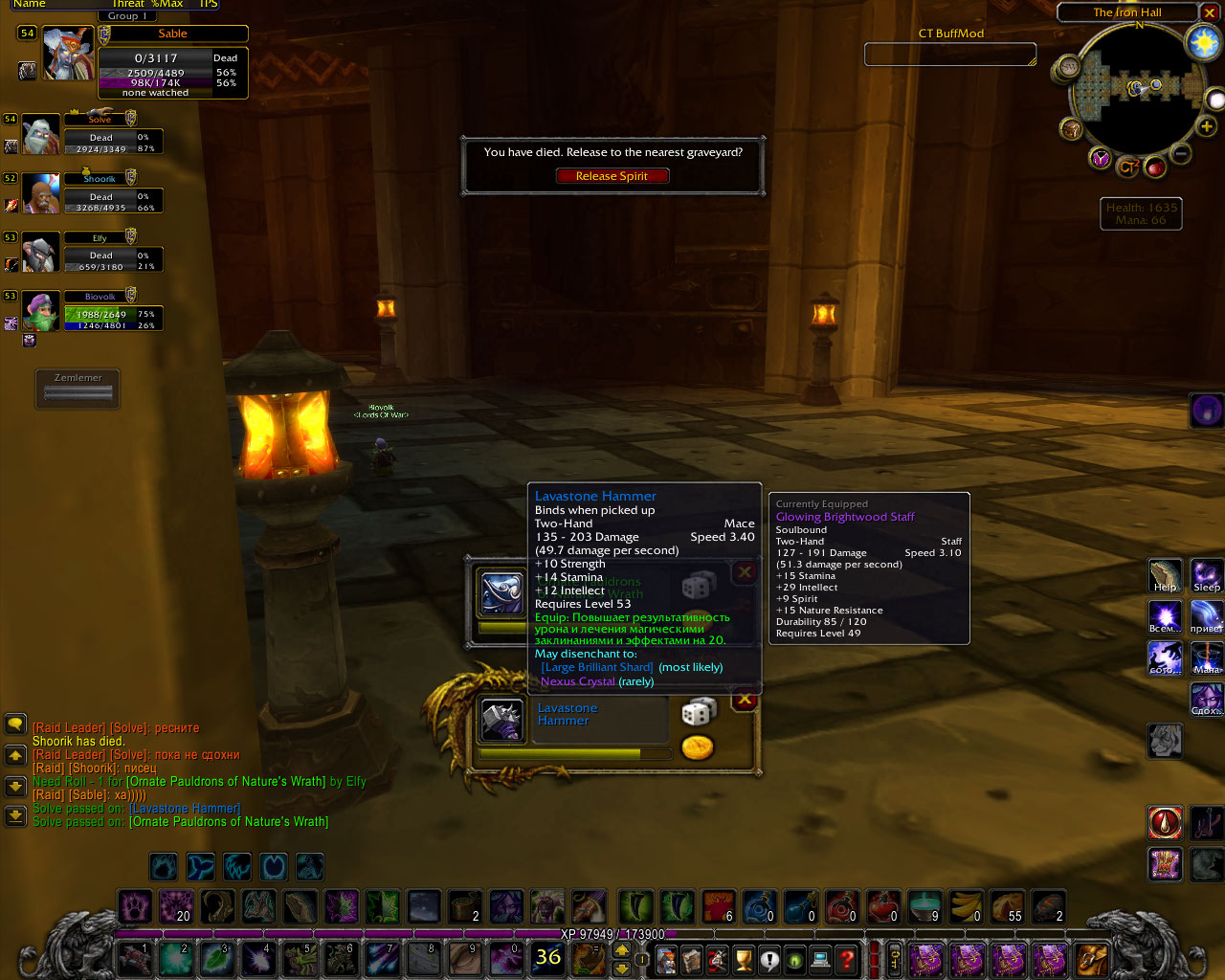Open the quest log exclamation mark button
Image resolution: width=1225 pixels, height=980 pixels.
coord(769,958)
